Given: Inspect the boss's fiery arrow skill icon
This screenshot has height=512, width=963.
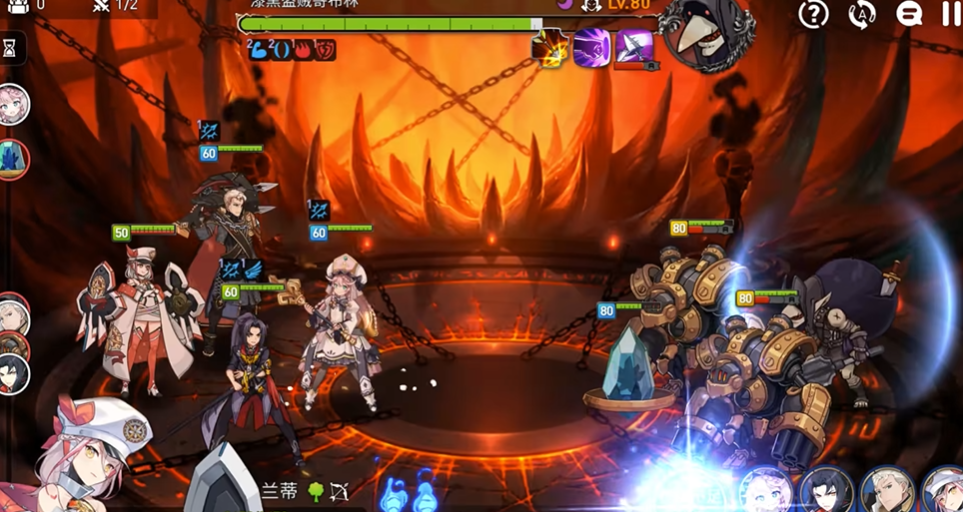Looking at the screenshot, I should 549,47.
